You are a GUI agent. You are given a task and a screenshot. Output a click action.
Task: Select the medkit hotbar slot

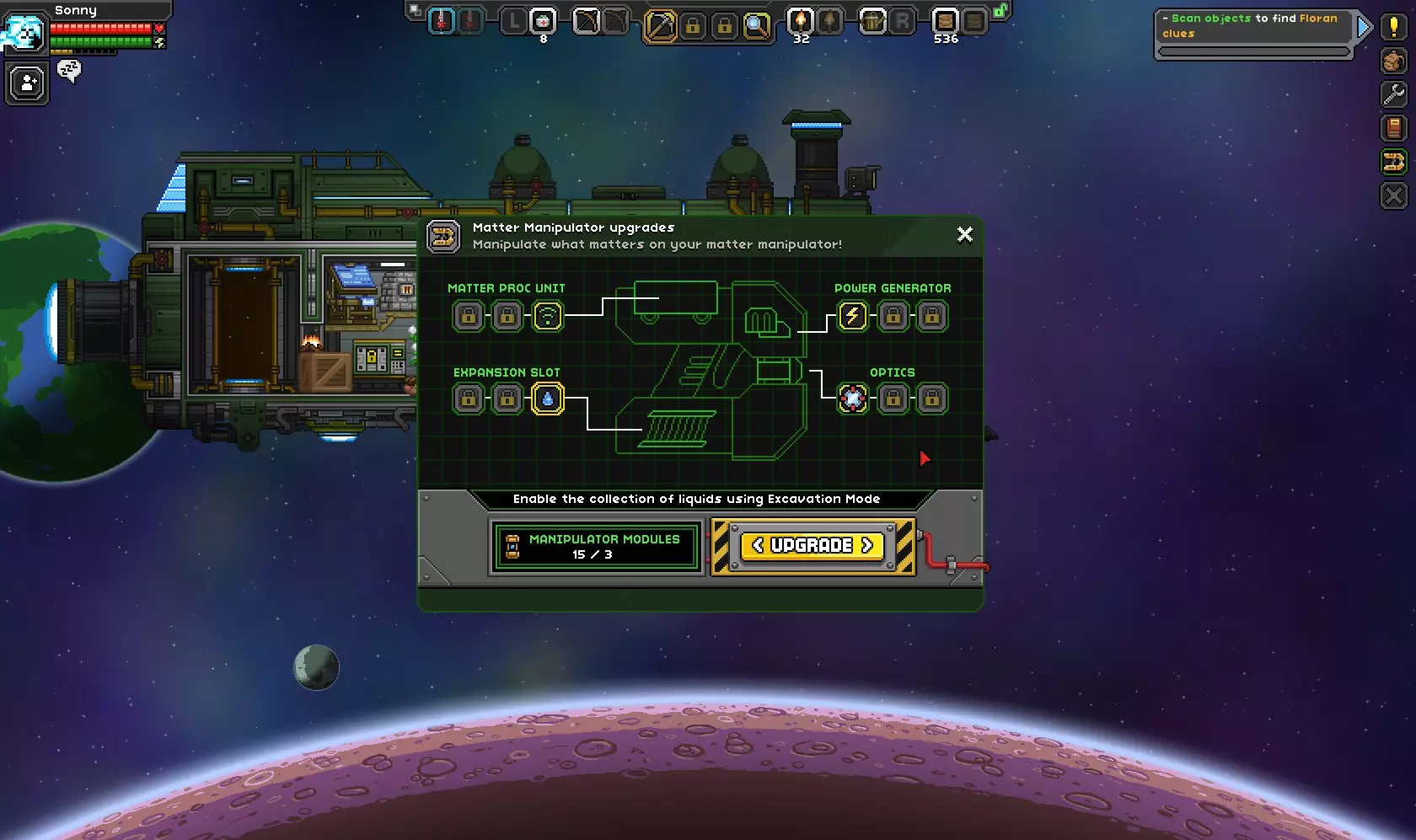coord(544,21)
